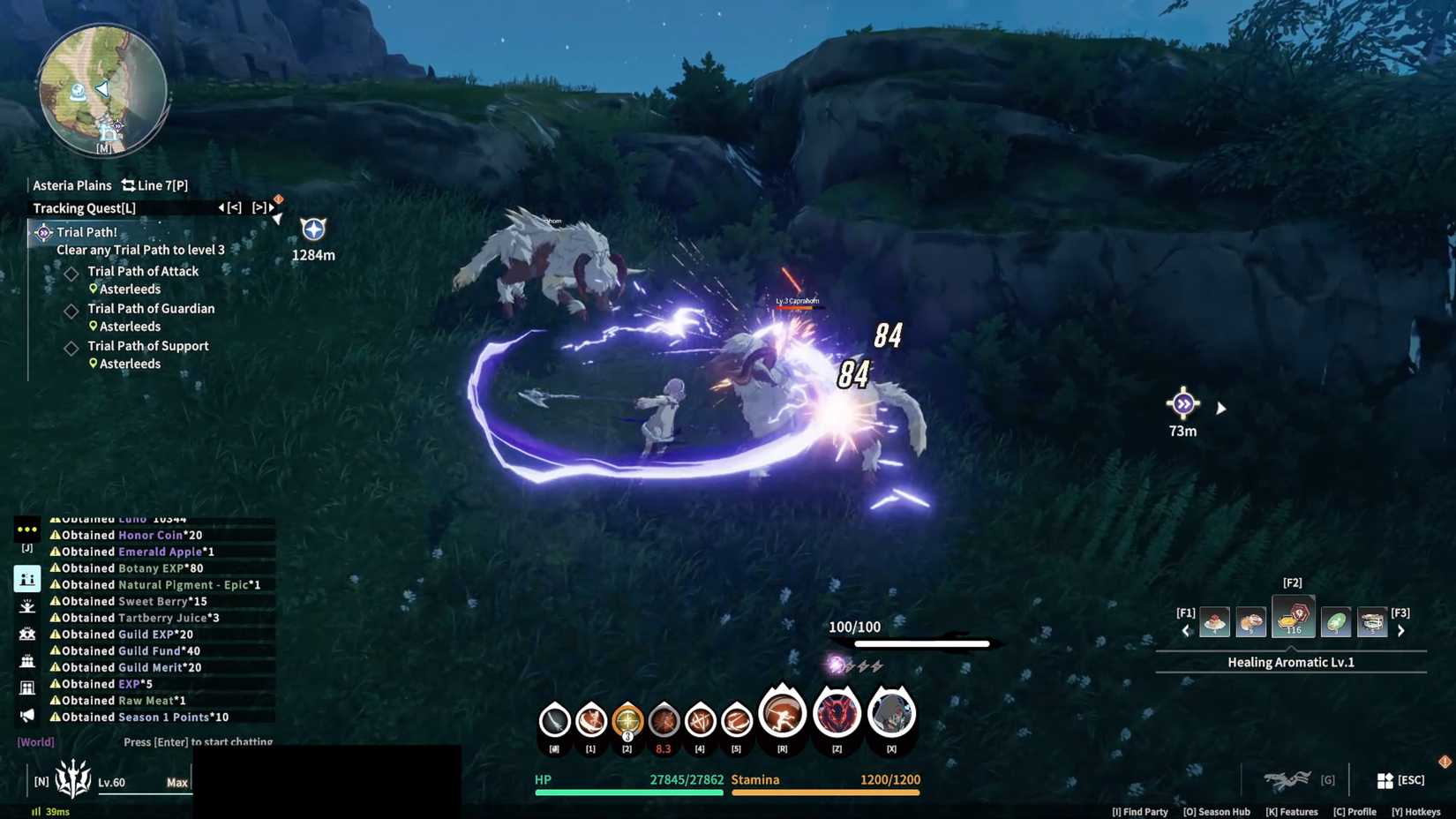Select the Trial Path of Attack quest entry
Screen dimensions: 1456x819
(144, 271)
